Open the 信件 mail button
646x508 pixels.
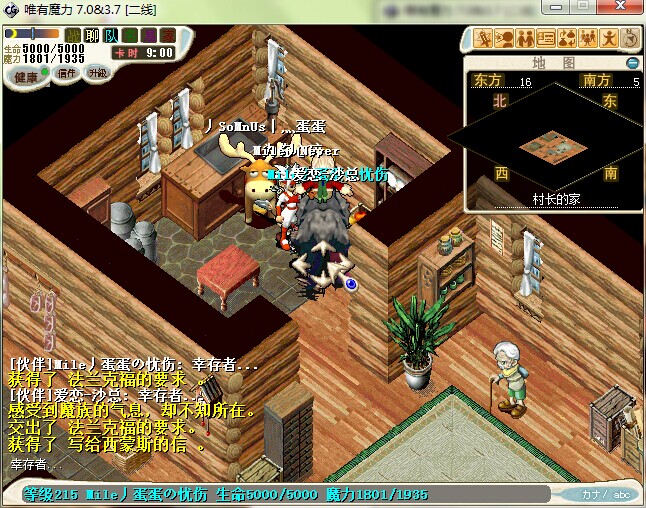67,73
